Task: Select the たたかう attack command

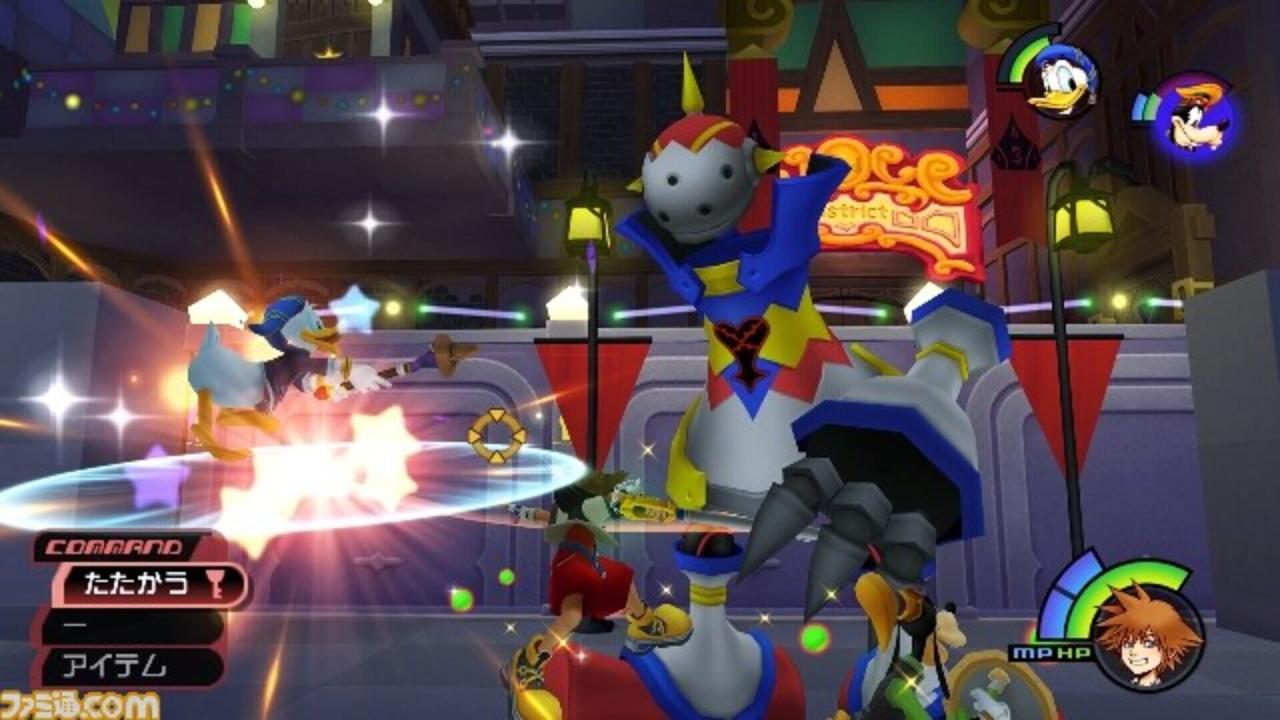Action: click(x=140, y=585)
